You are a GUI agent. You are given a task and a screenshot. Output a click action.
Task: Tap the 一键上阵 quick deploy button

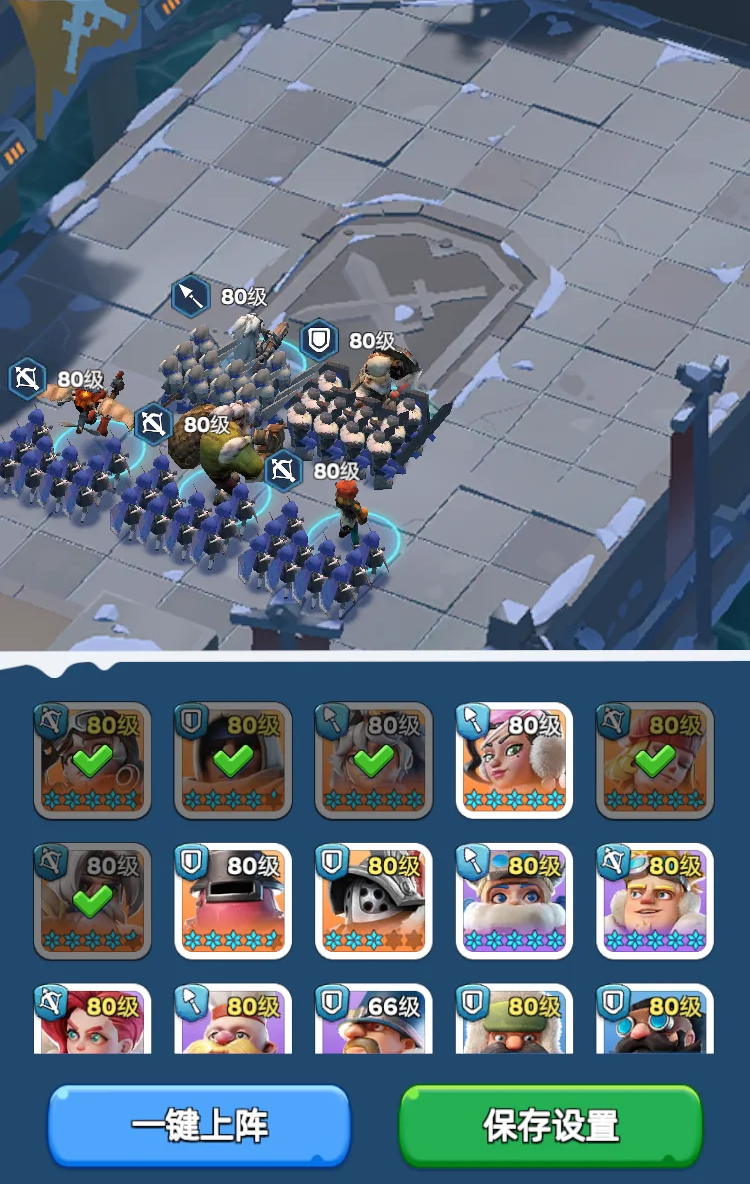(x=199, y=1125)
